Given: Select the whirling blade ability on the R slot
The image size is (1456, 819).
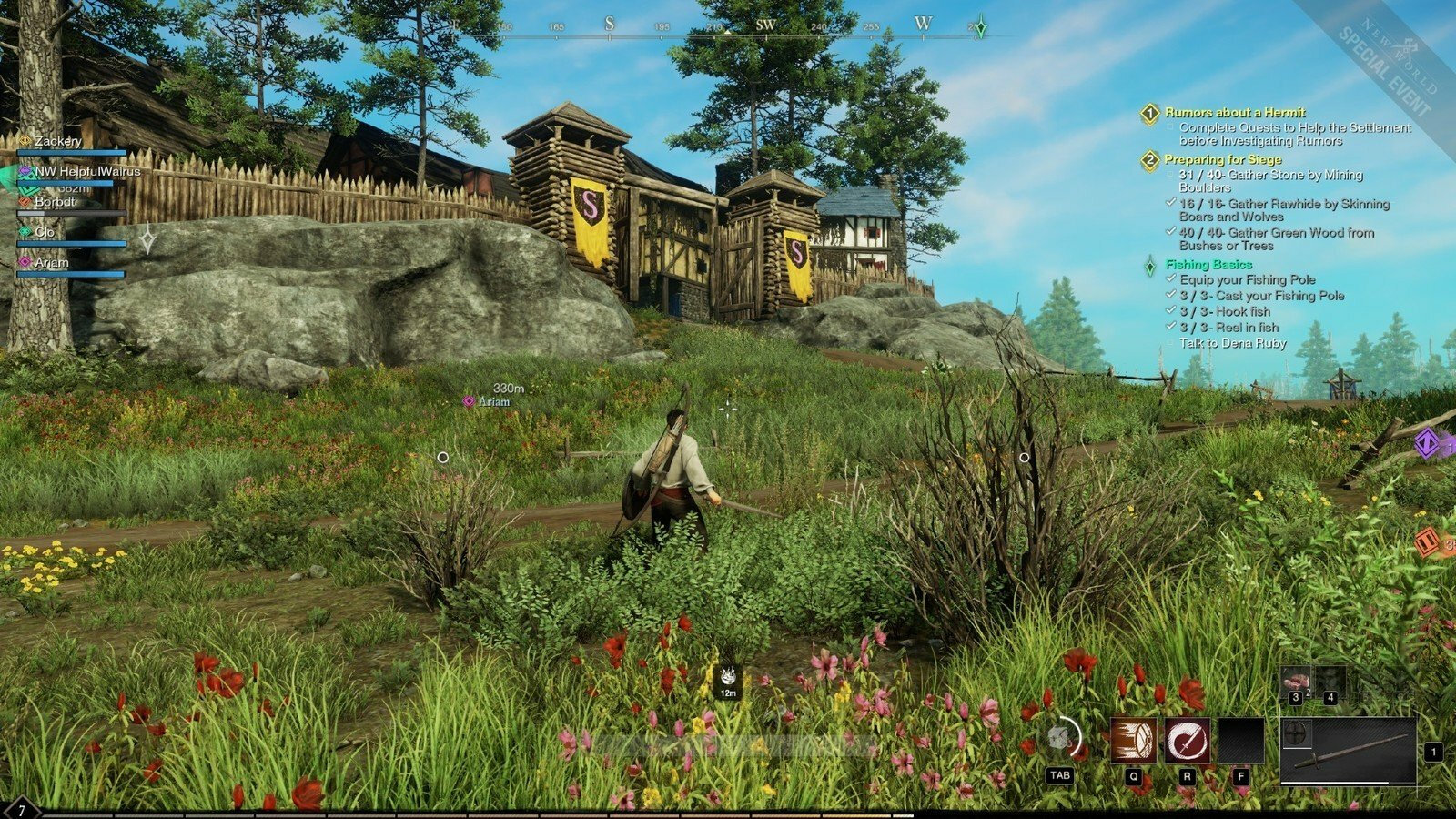Looking at the screenshot, I should tap(1188, 740).
